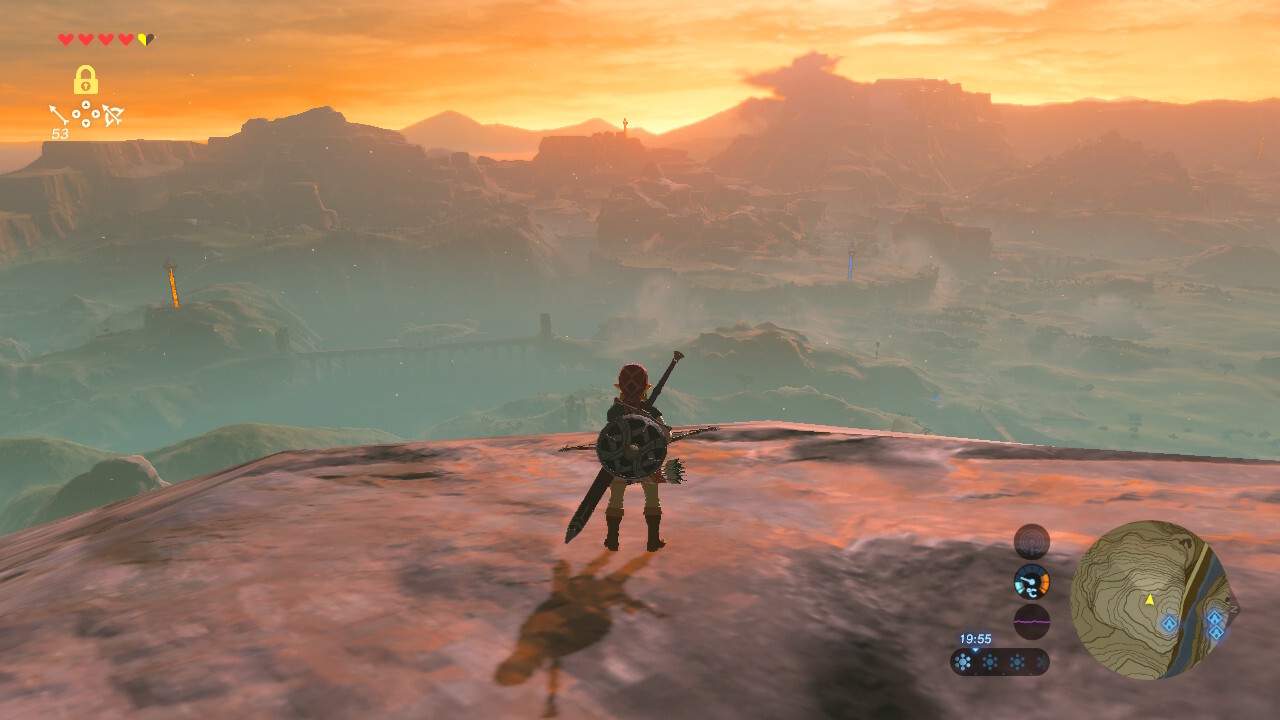Screen dimensions: 1280x720
Task: Activate the Sheikah Sensor icon
Action: coord(1032,541)
